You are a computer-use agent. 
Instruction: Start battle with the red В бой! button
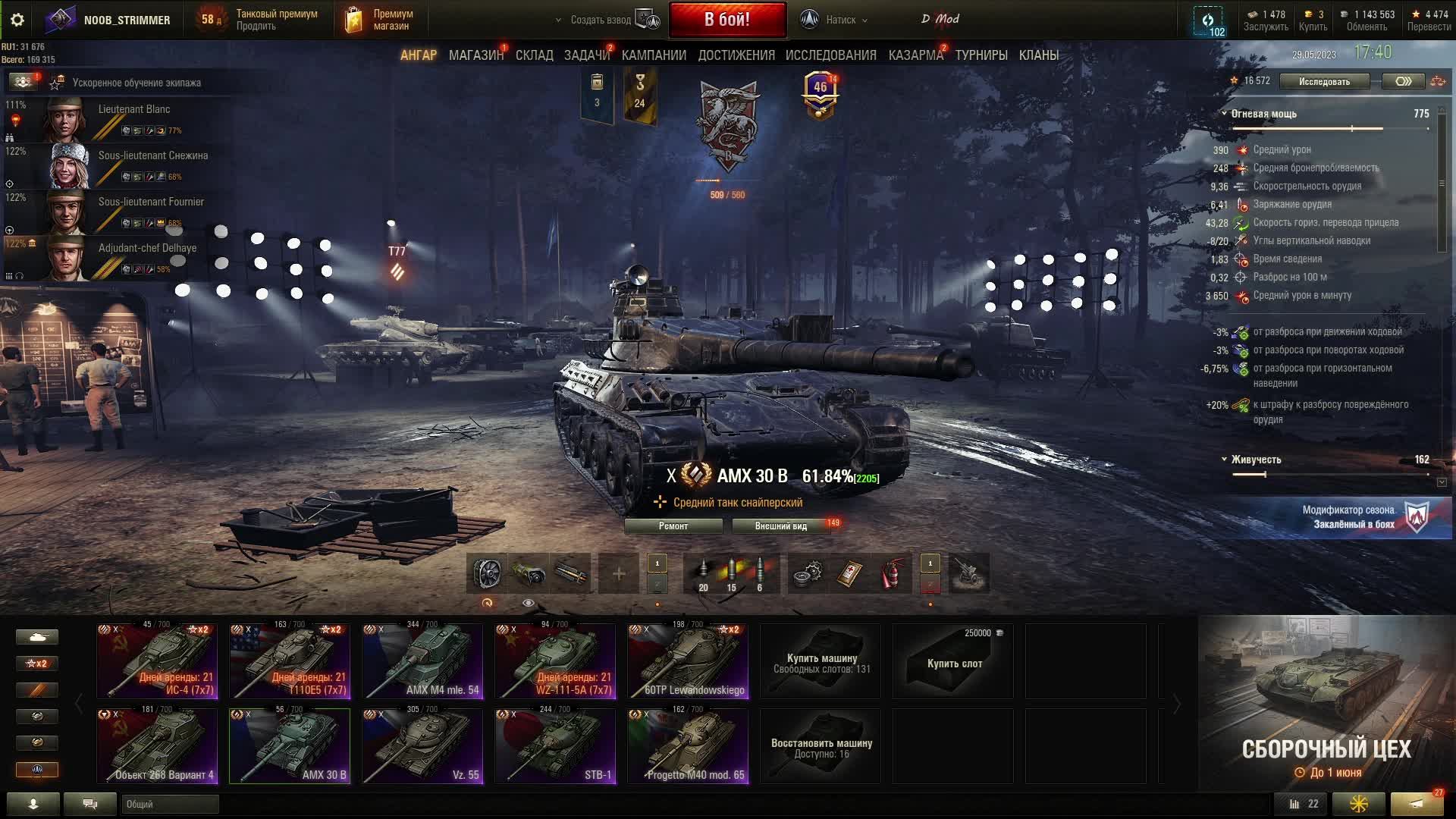[x=726, y=20]
